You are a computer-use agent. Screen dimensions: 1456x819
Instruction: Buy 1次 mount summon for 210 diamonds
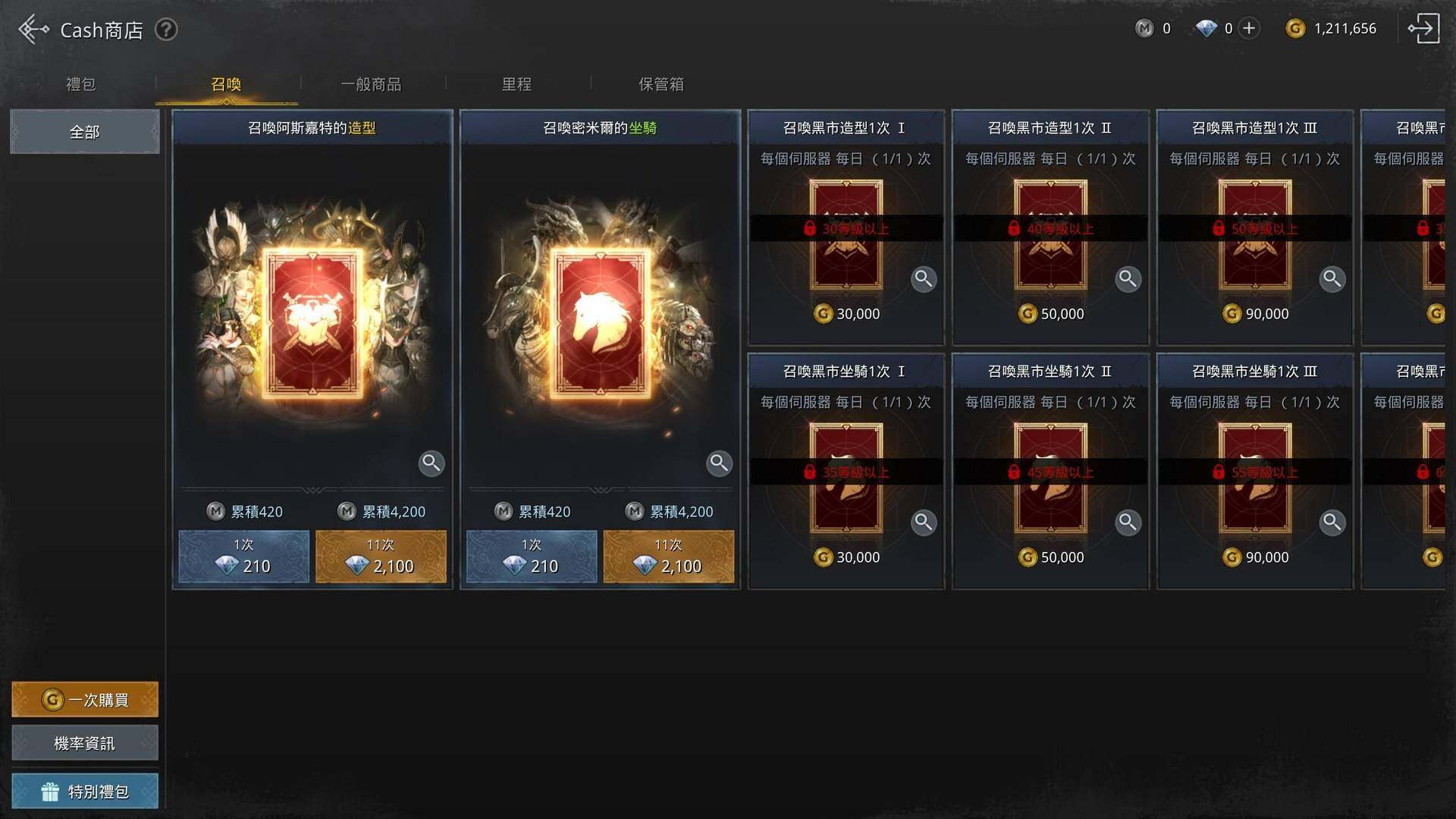point(532,557)
